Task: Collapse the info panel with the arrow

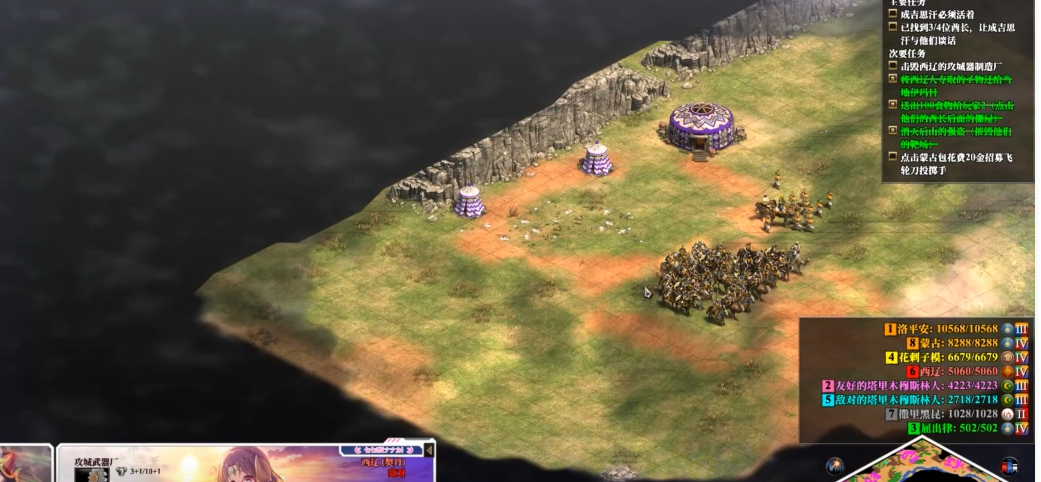Action: (430, 451)
